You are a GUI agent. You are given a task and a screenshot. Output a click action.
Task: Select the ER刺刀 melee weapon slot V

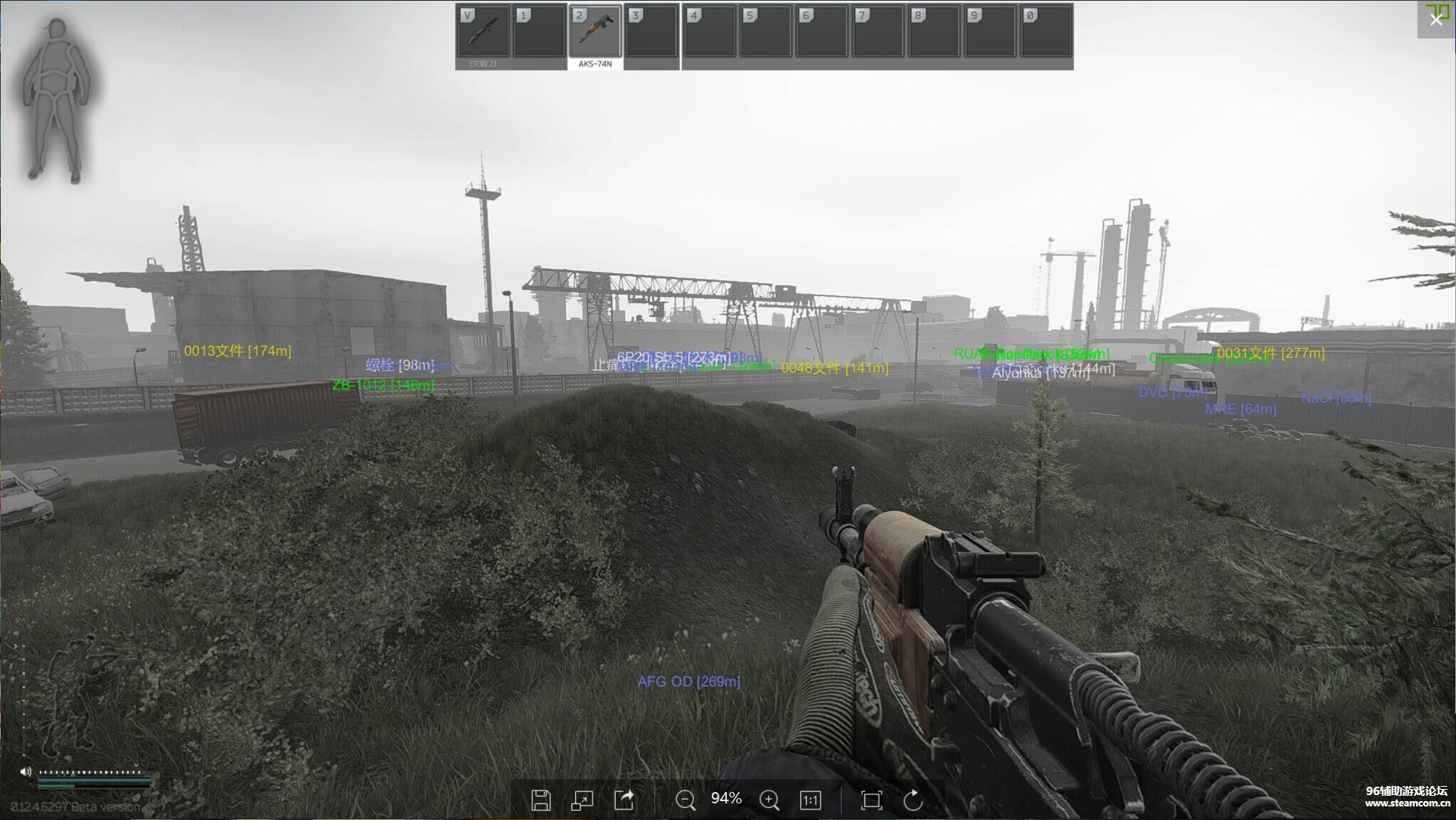[482, 32]
